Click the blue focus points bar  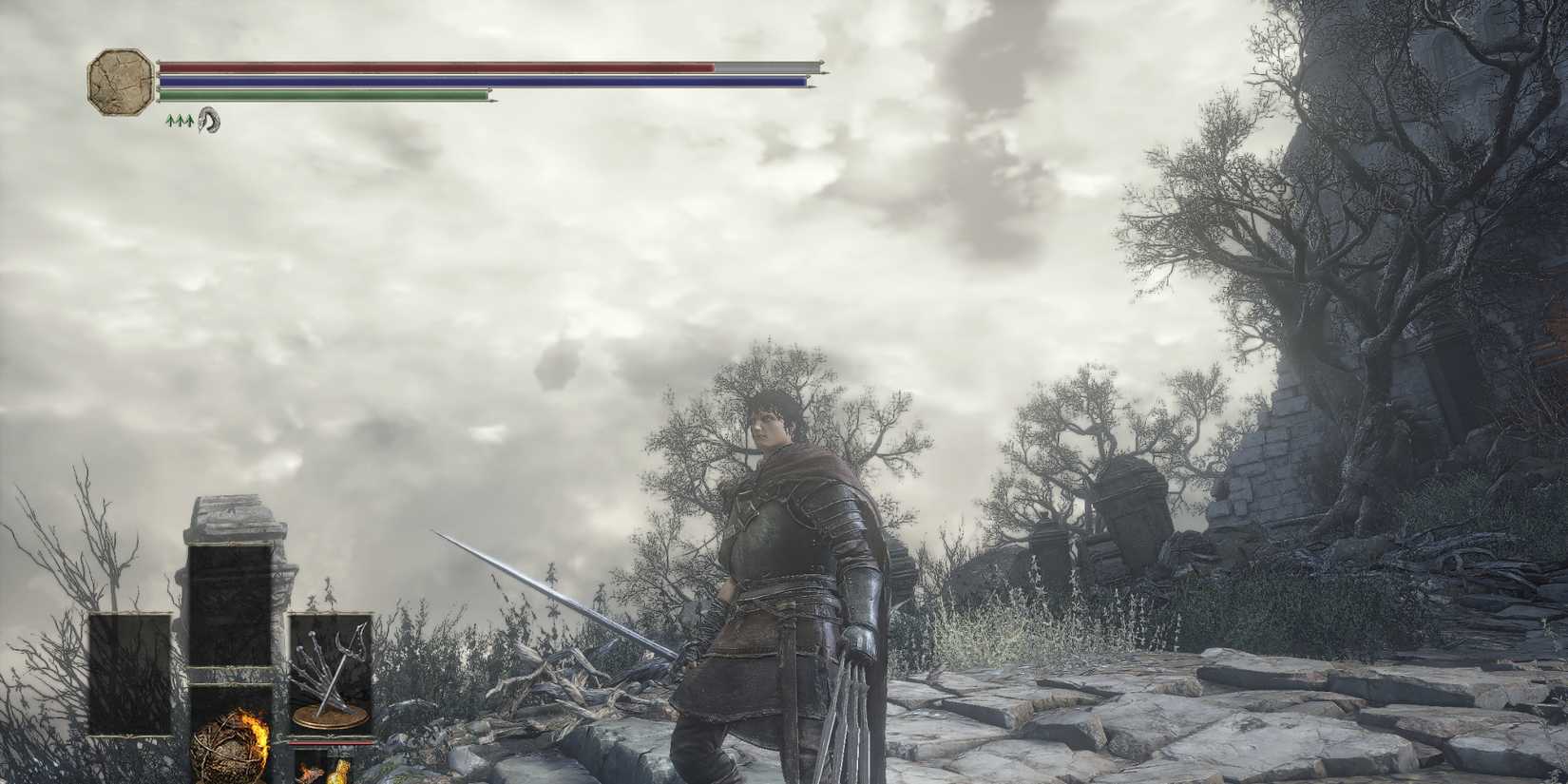pos(475,82)
